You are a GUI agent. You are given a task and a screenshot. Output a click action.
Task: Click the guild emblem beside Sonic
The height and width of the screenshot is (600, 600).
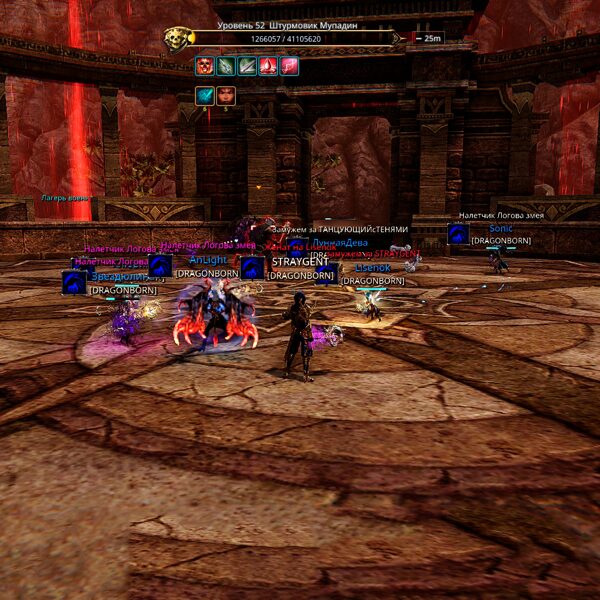click(458, 234)
